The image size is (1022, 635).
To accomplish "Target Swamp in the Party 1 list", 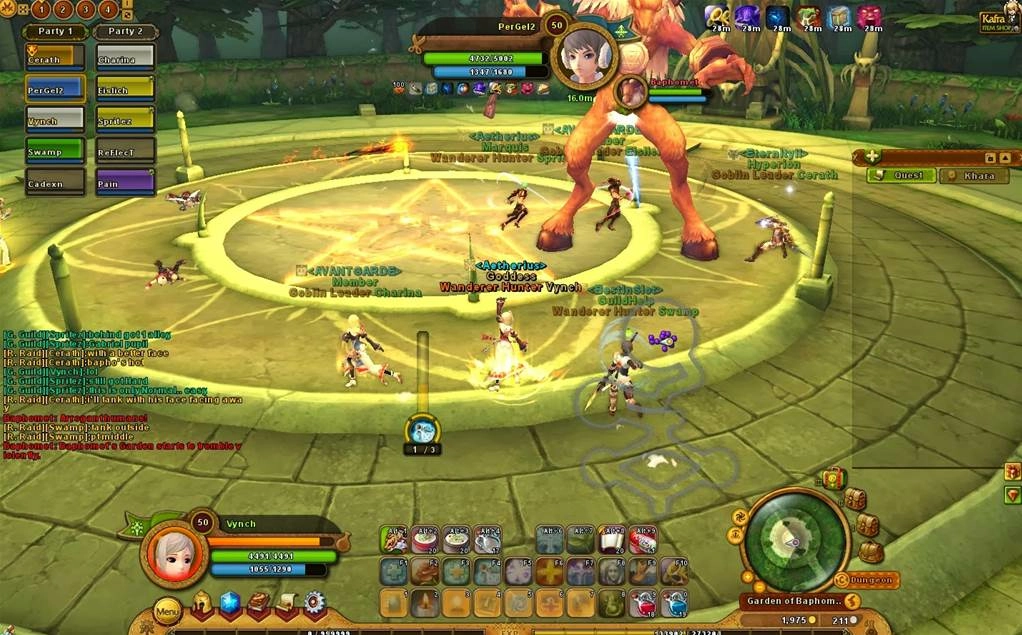I will 55,150.
